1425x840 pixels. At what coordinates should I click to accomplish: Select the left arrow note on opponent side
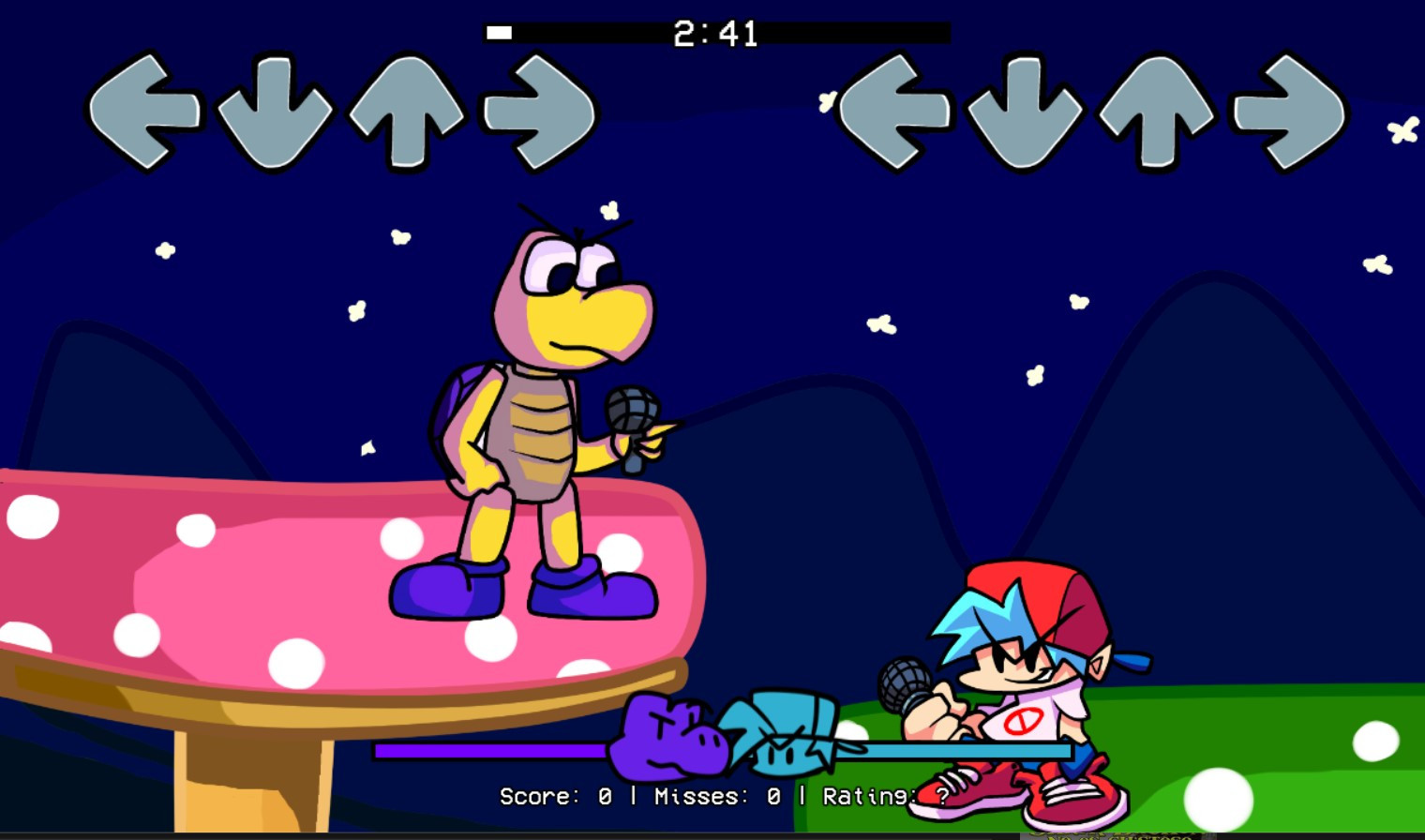tap(143, 112)
